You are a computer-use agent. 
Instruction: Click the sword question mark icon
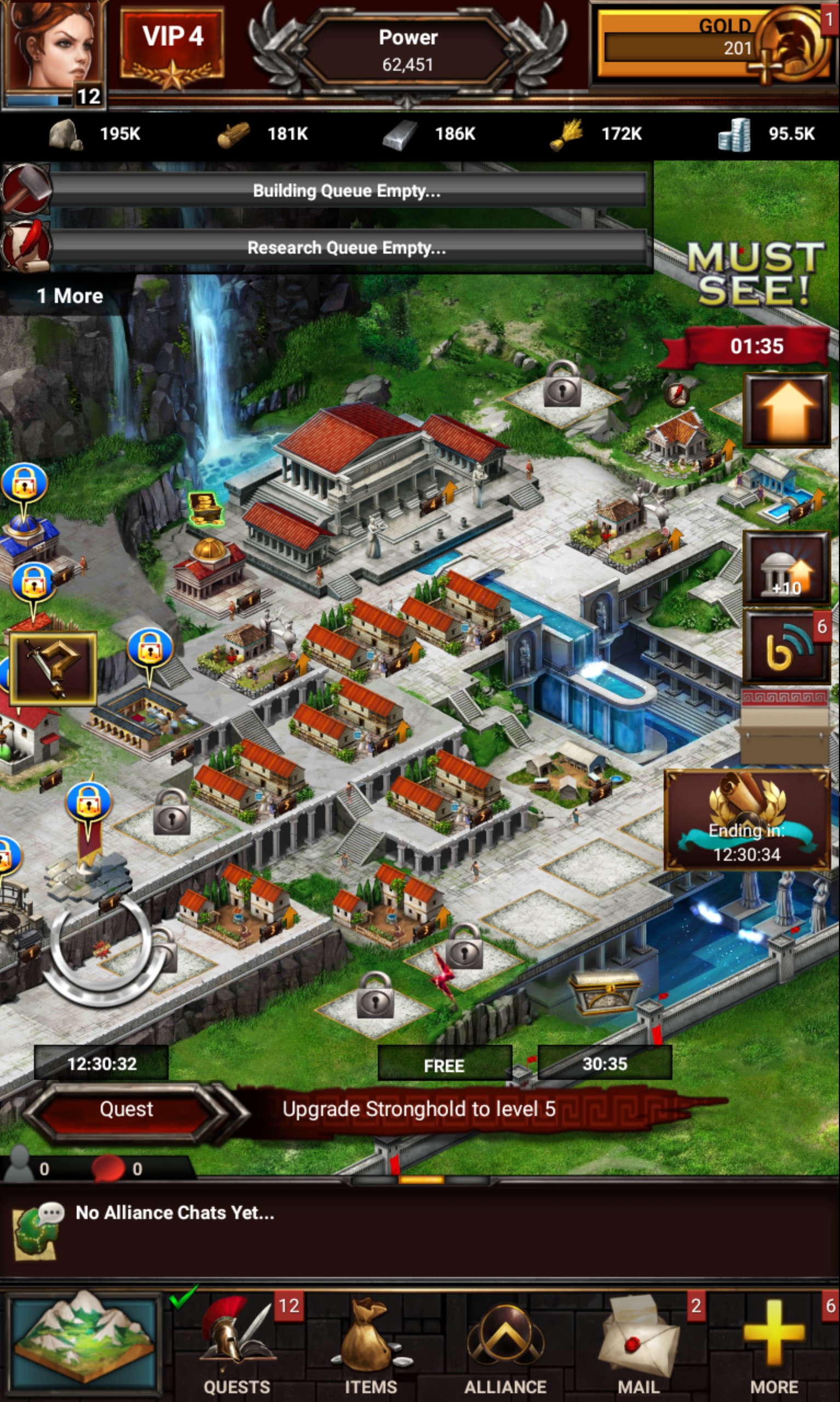coord(53,668)
